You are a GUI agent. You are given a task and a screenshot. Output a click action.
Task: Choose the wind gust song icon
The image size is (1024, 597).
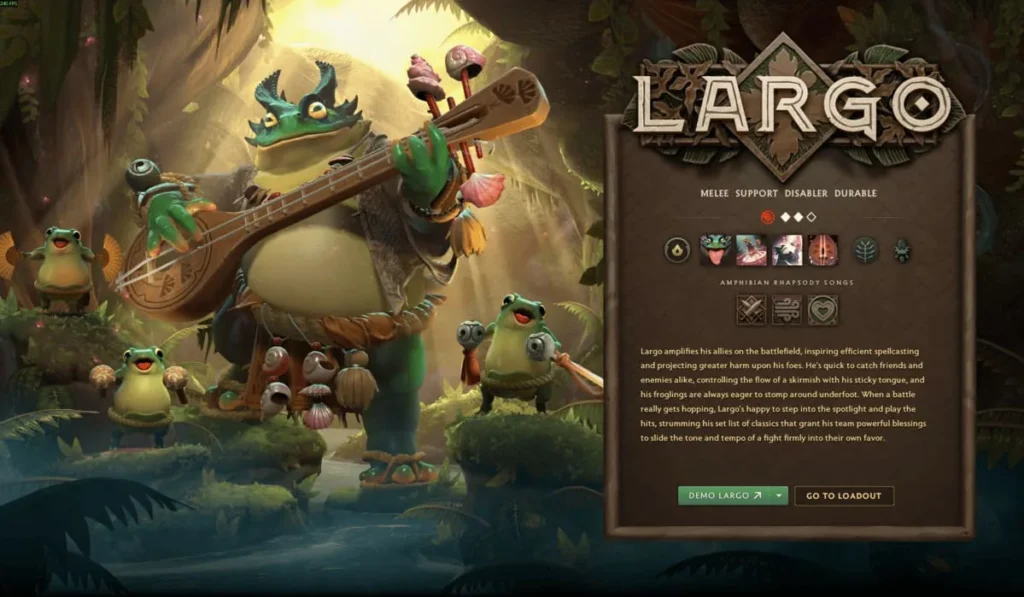tap(787, 310)
